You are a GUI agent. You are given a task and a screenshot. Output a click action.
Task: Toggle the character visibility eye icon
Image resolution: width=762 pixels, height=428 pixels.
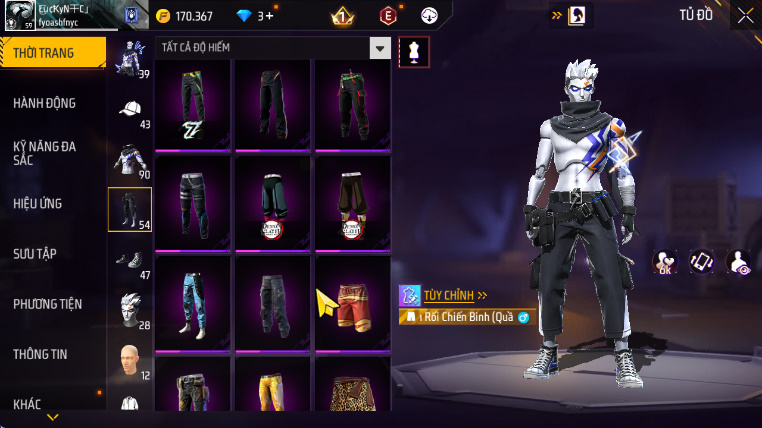point(738,262)
